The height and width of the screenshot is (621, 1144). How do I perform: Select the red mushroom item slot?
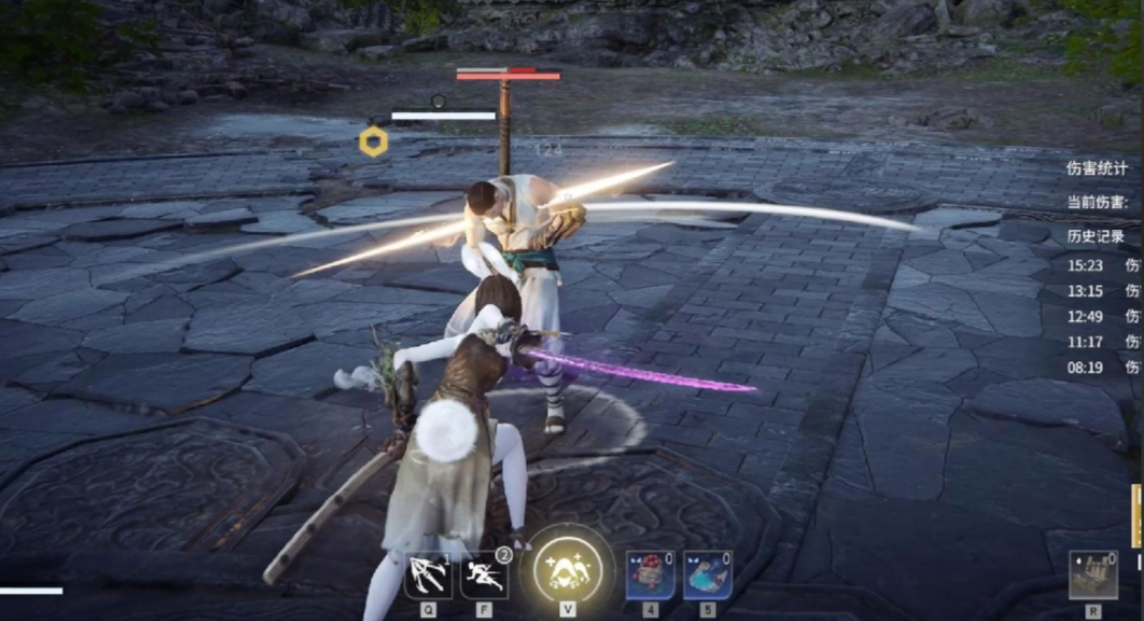click(x=650, y=576)
